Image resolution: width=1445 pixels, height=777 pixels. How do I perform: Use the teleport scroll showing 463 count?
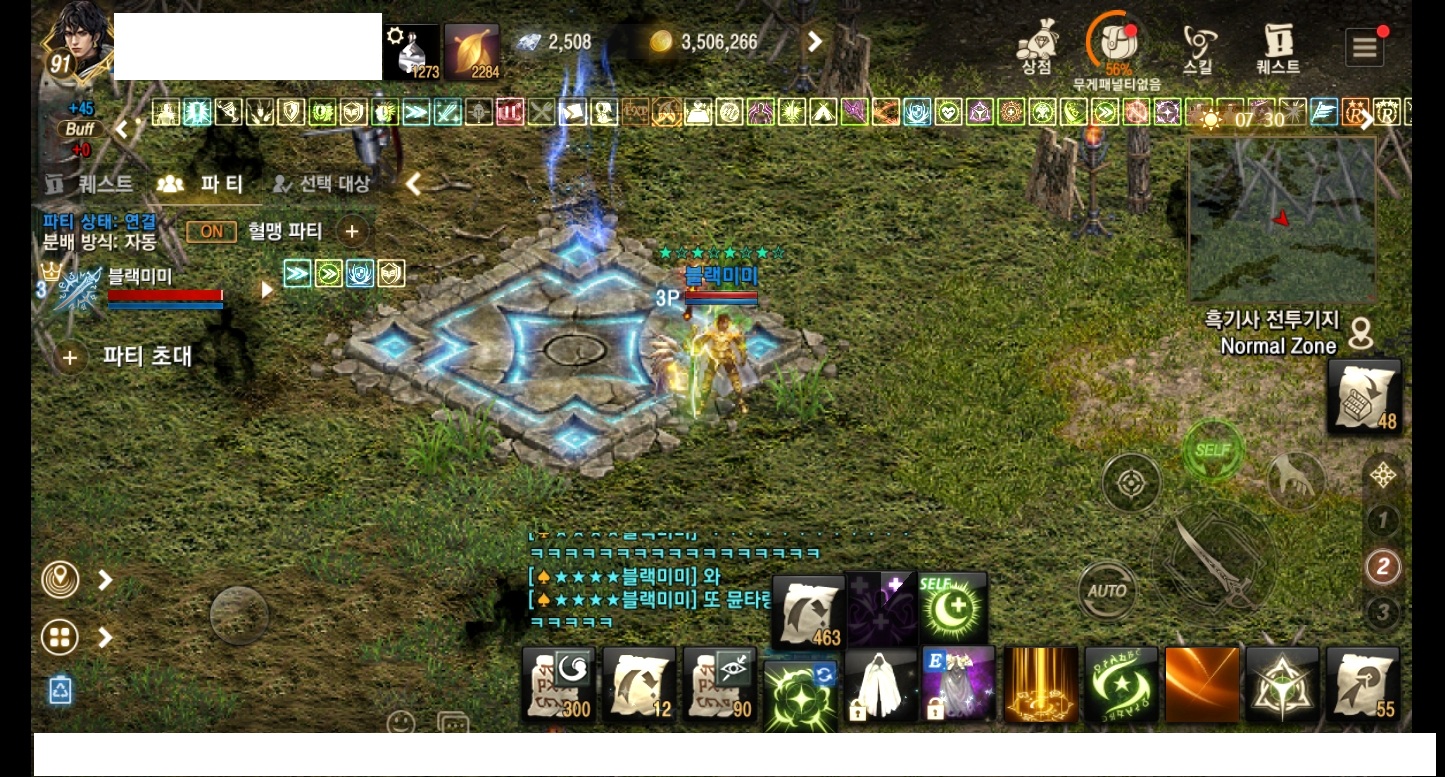point(808,607)
